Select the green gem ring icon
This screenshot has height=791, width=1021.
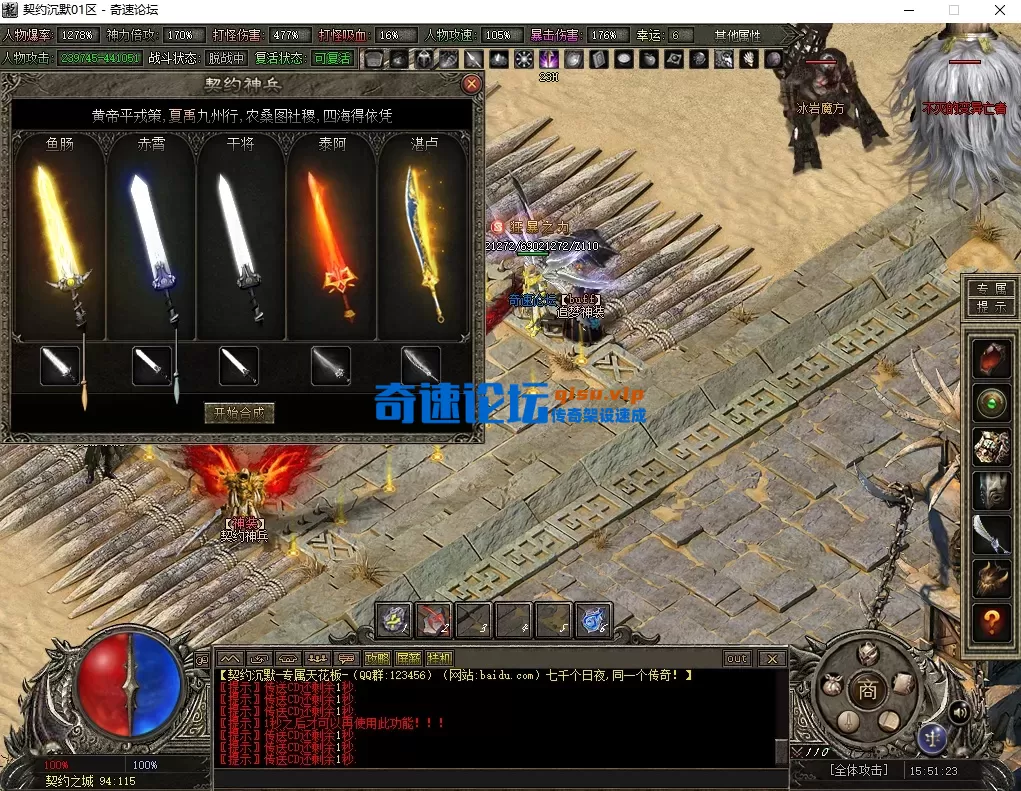tap(991, 403)
